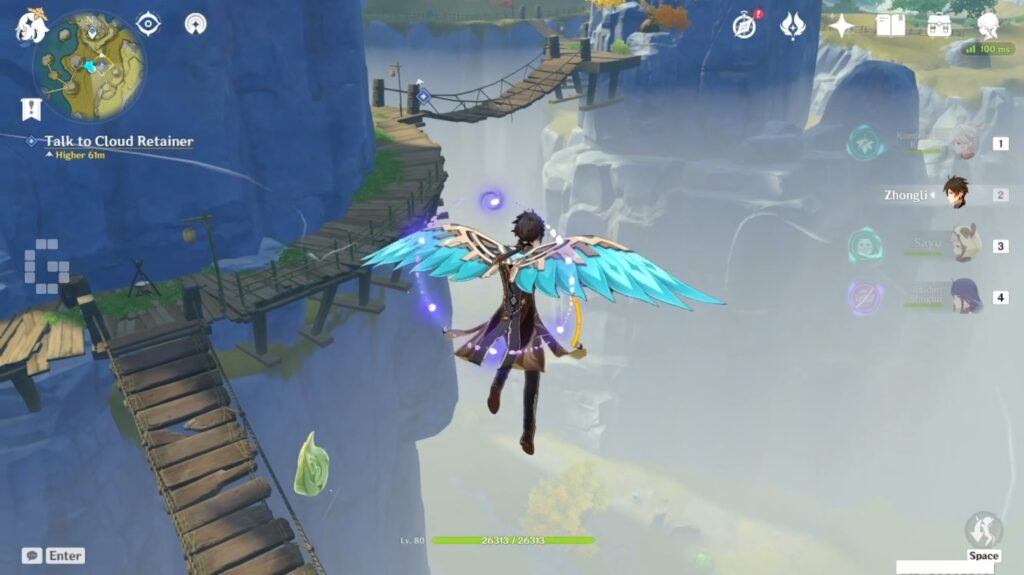
Task: Open the circular minimap
Action: [89, 66]
